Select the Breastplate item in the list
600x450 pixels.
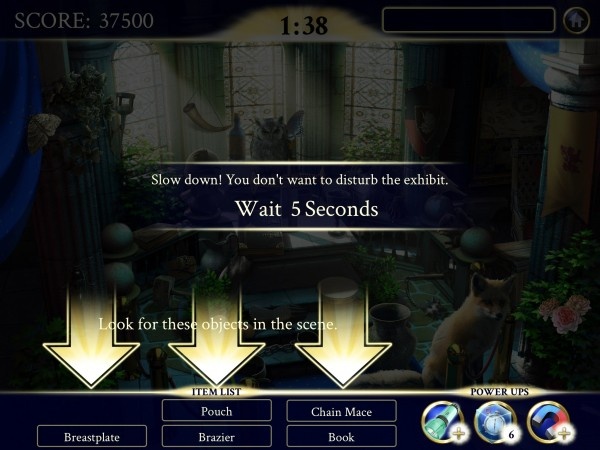(x=92, y=437)
